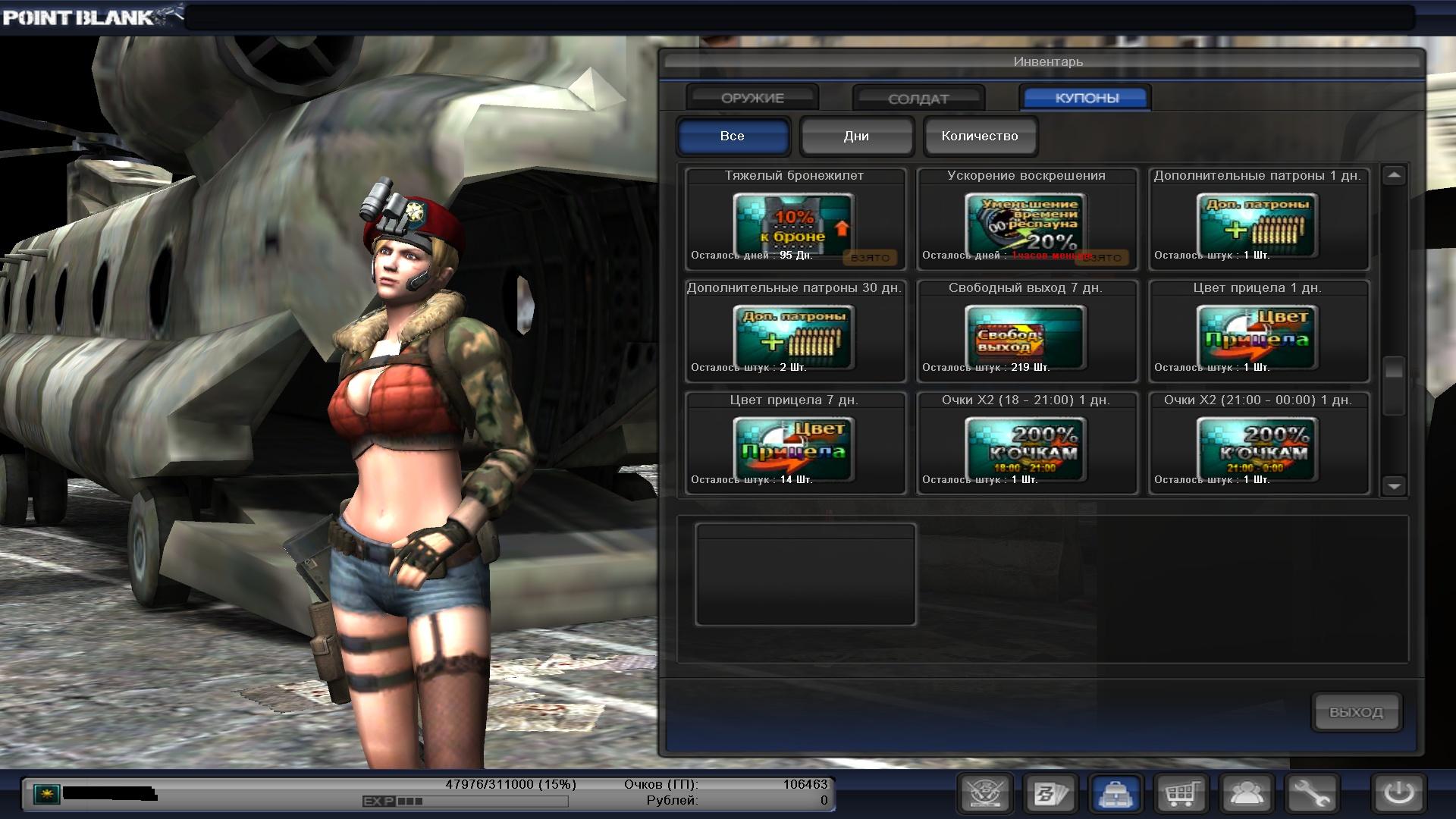Filter coupons by Дни

[856, 136]
